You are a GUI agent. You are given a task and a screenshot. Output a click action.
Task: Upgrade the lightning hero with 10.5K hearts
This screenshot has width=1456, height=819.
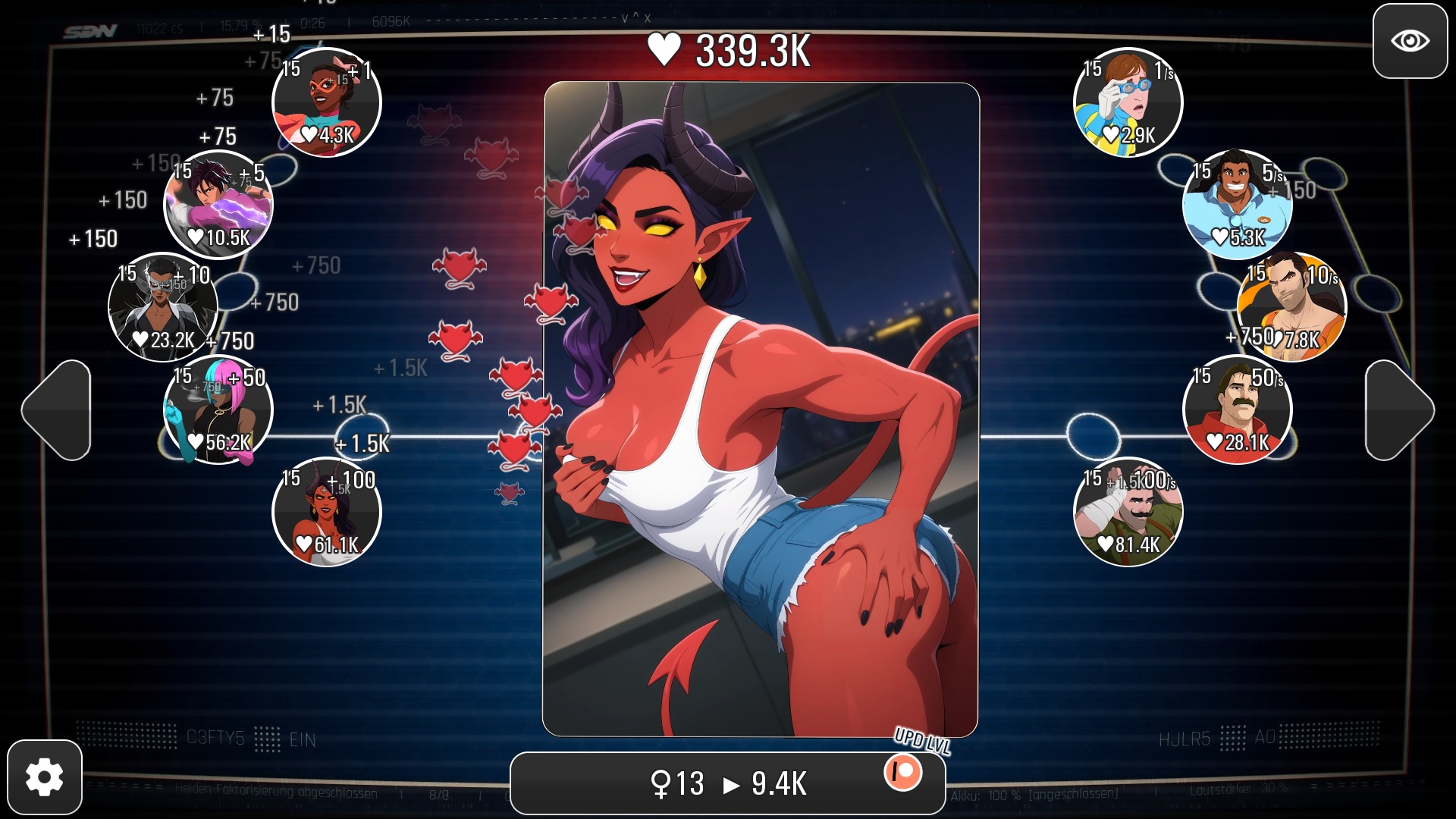[x=218, y=205]
